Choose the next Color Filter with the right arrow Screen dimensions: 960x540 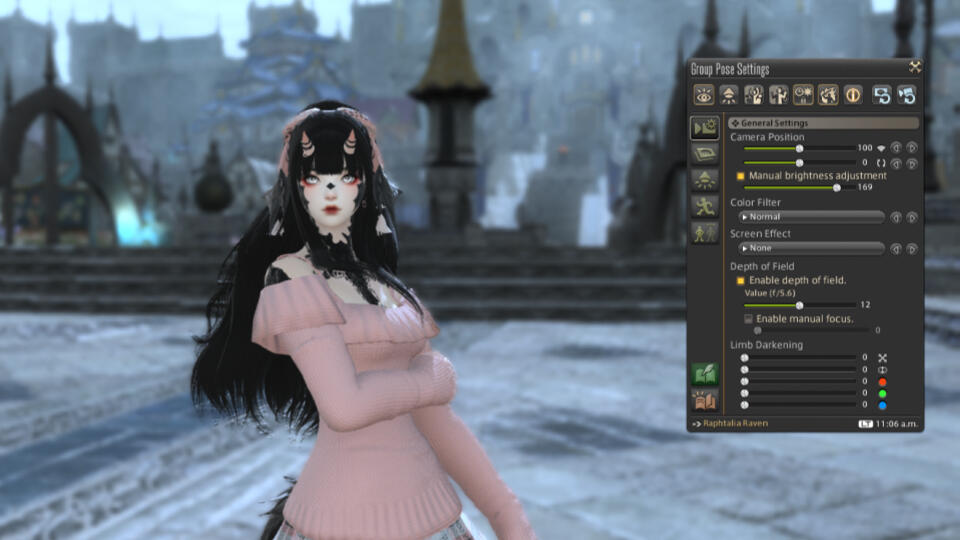click(911, 217)
